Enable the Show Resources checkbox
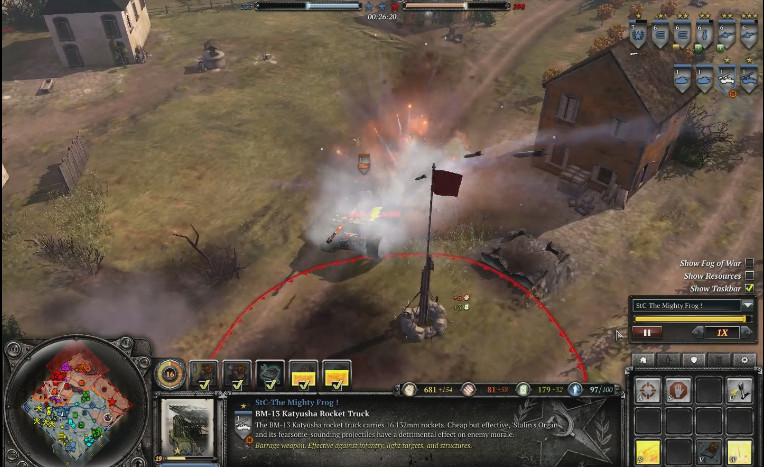The image size is (764, 467). click(749, 275)
